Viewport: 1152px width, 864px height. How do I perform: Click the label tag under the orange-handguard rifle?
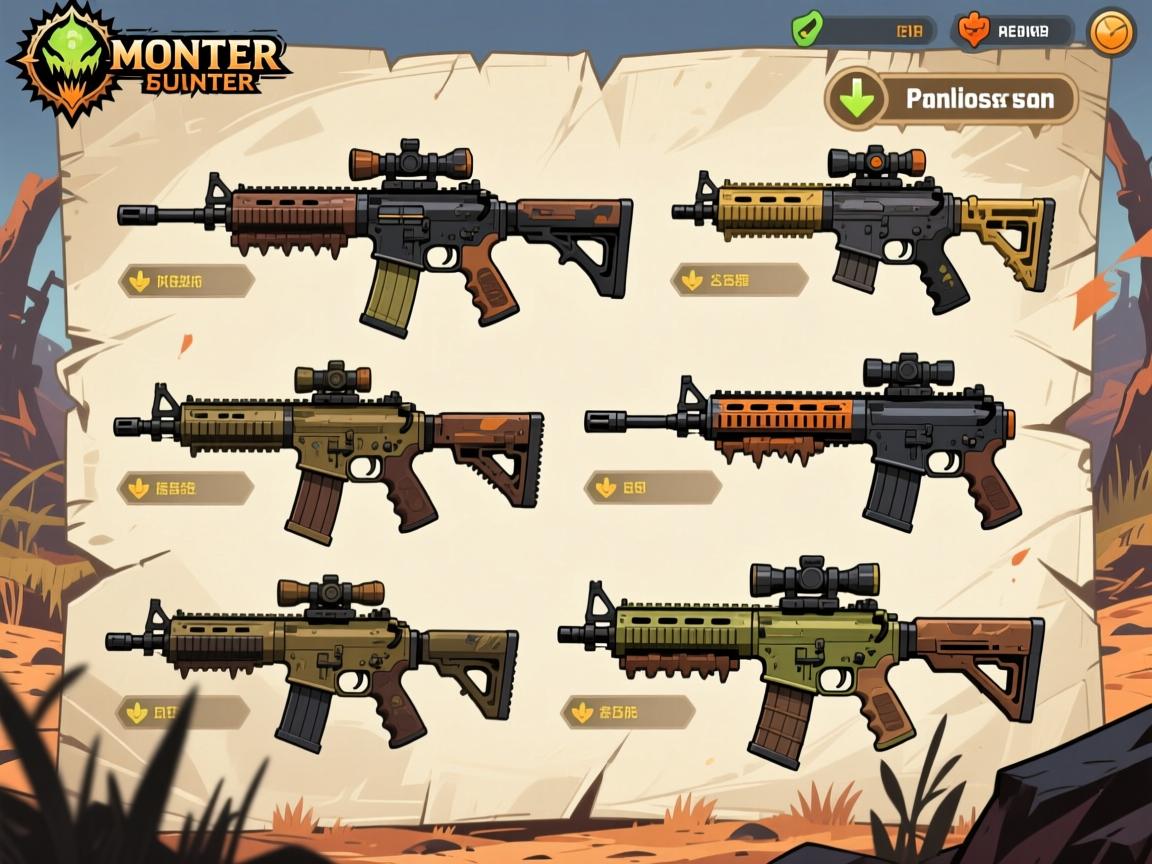coord(653,488)
